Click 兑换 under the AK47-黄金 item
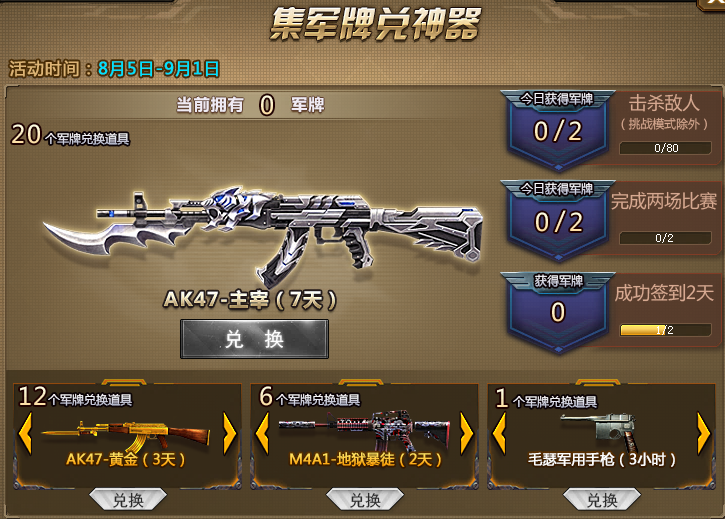Screen dimensions: 725x519 pyautogui.click(x=128, y=499)
